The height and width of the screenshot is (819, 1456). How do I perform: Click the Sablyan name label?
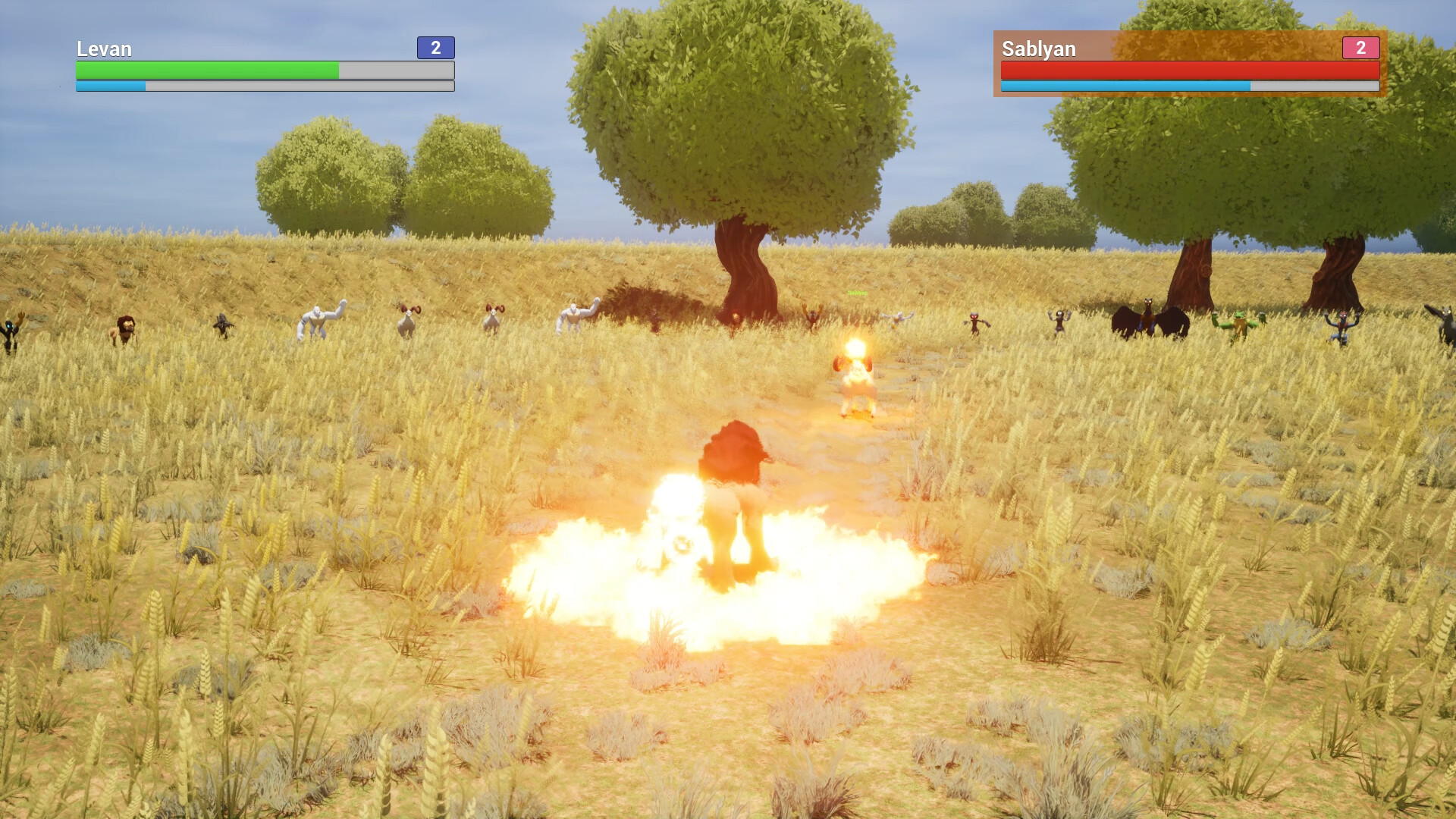click(1037, 49)
